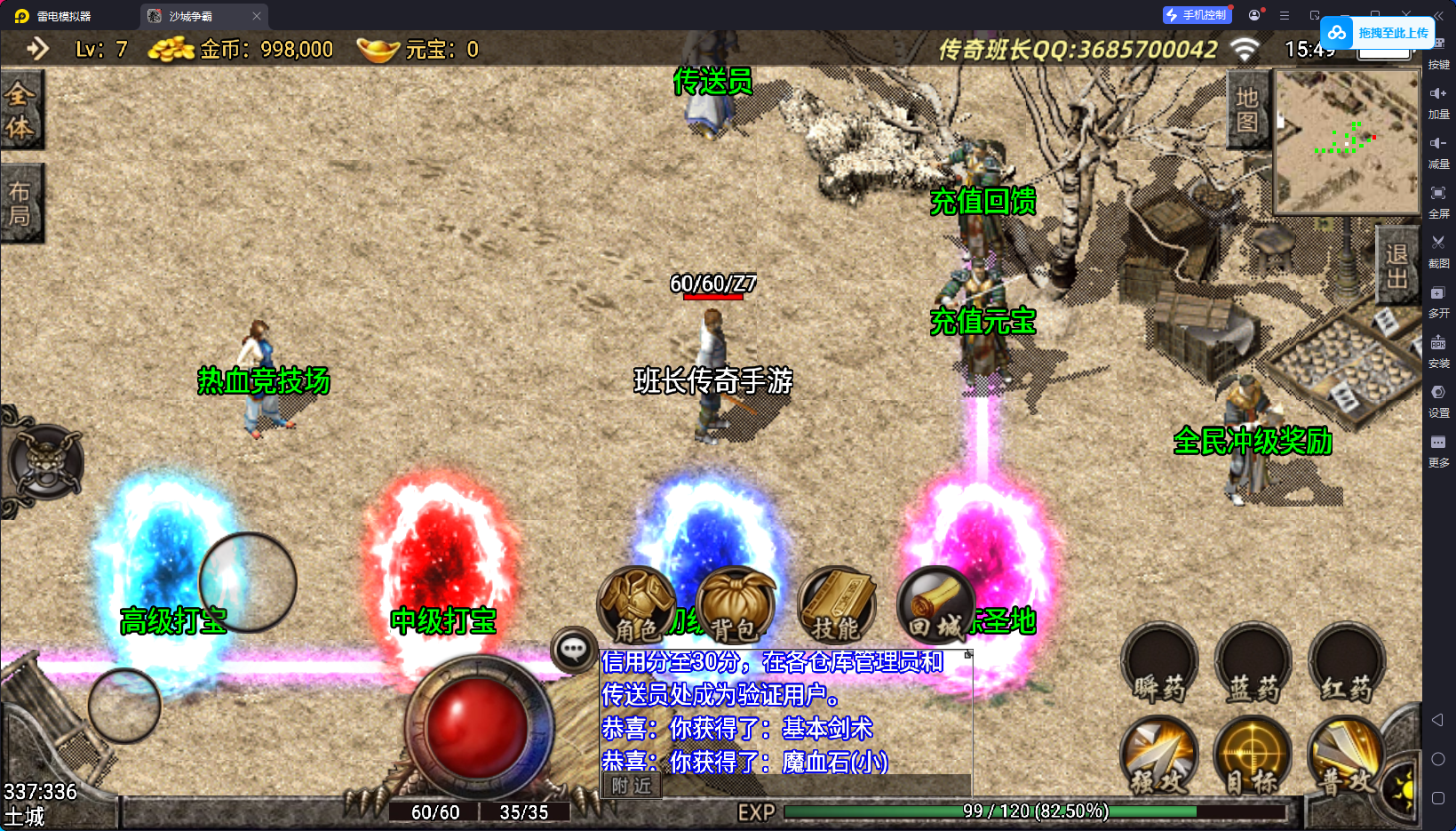
Task: Open the 地图 map button
Action: [x=1247, y=109]
